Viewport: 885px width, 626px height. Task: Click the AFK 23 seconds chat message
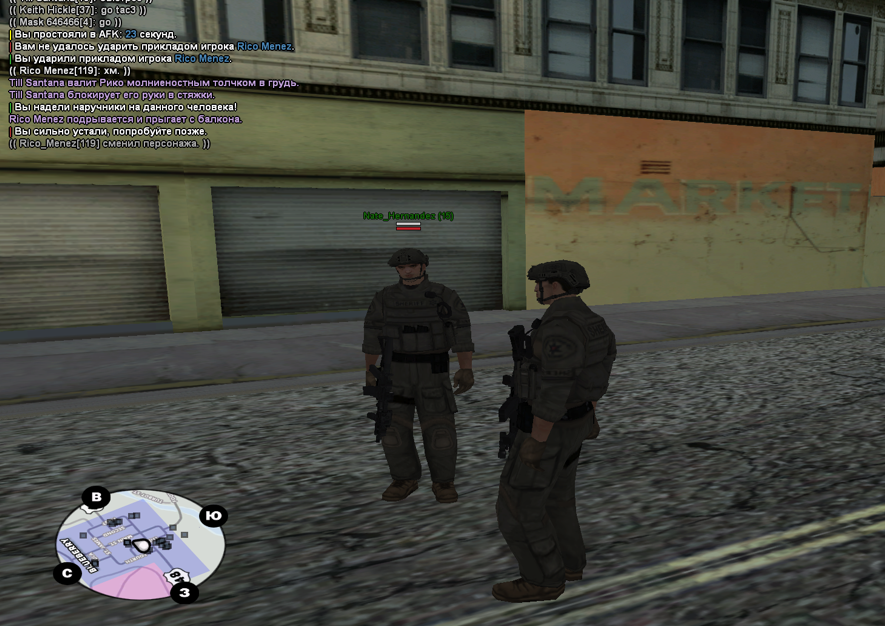95,34
